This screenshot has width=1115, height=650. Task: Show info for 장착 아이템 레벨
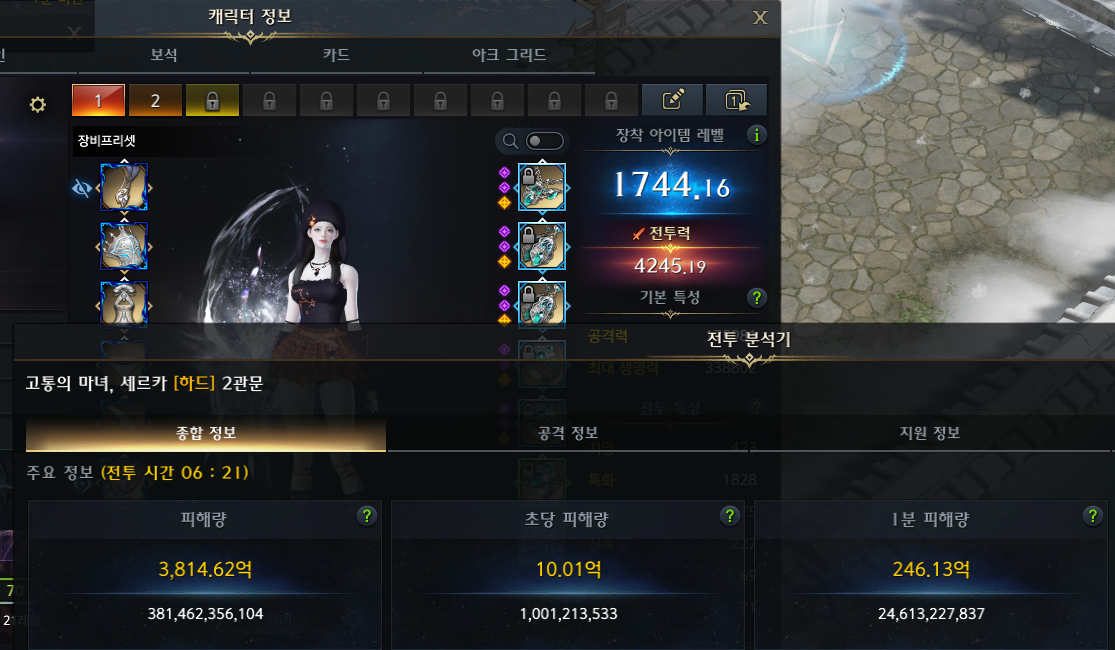coord(757,135)
